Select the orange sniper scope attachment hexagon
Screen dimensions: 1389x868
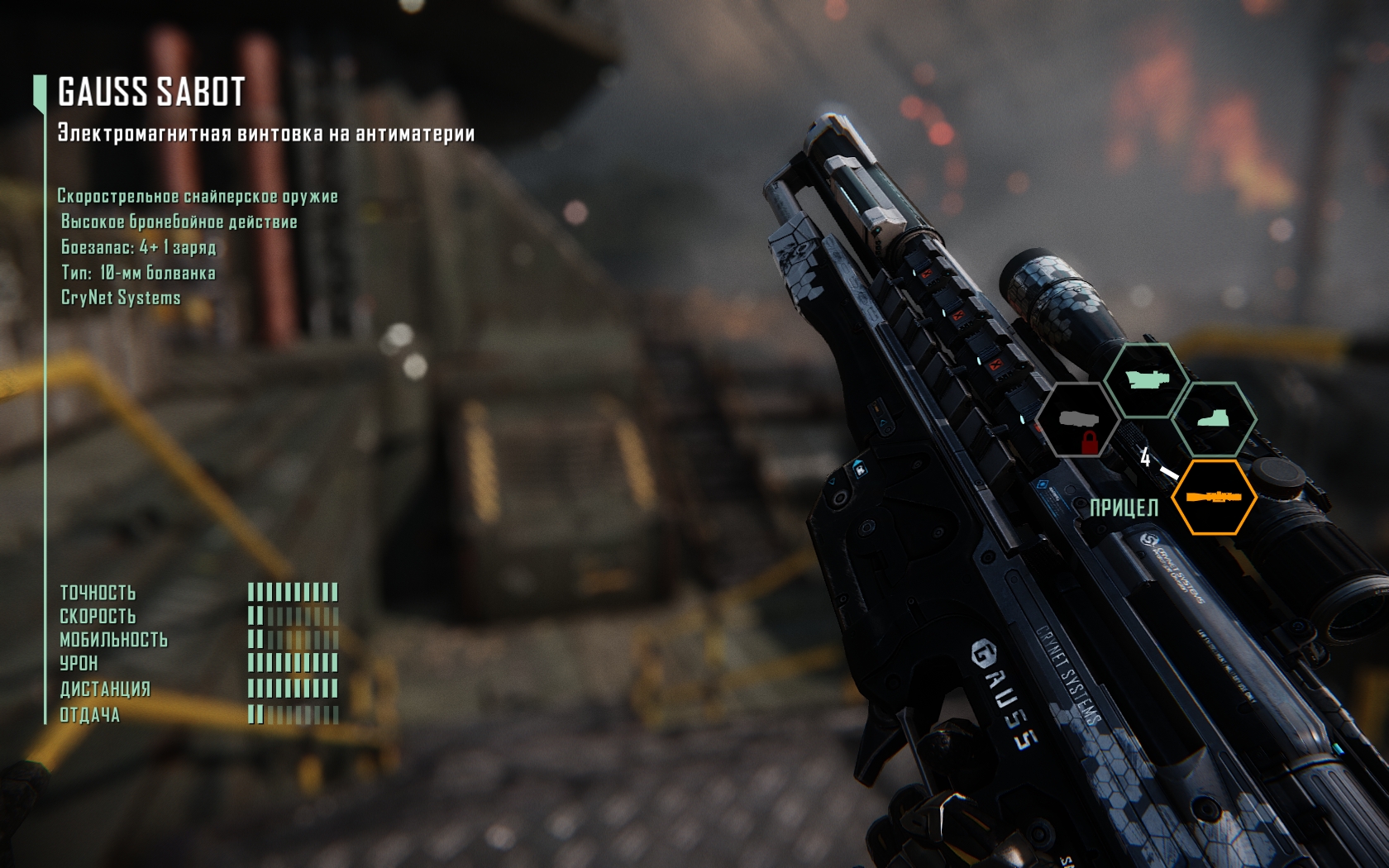click(x=1214, y=497)
